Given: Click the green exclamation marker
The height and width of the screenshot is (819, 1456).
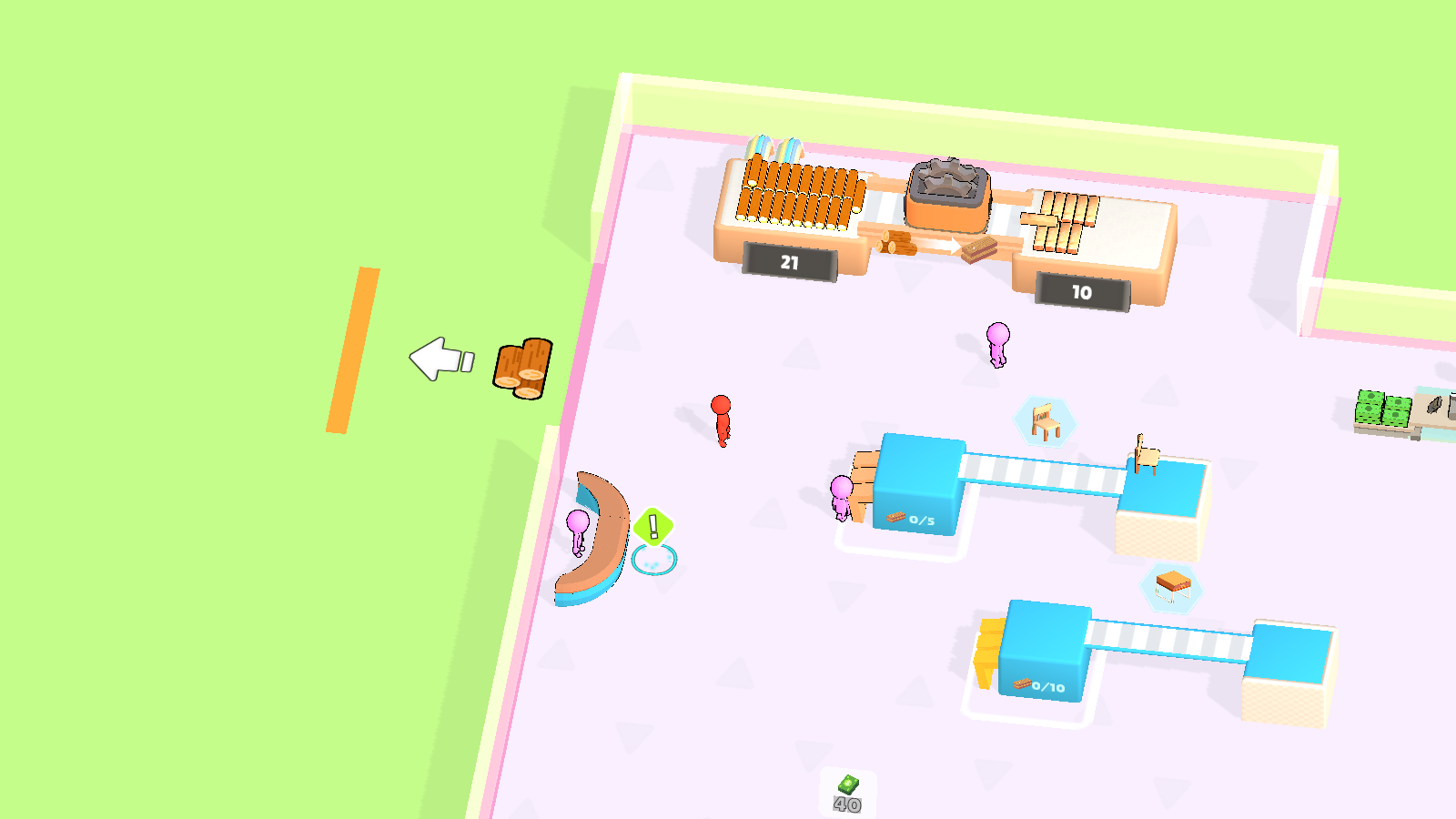Looking at the screenshot, I should click(652, 525).
